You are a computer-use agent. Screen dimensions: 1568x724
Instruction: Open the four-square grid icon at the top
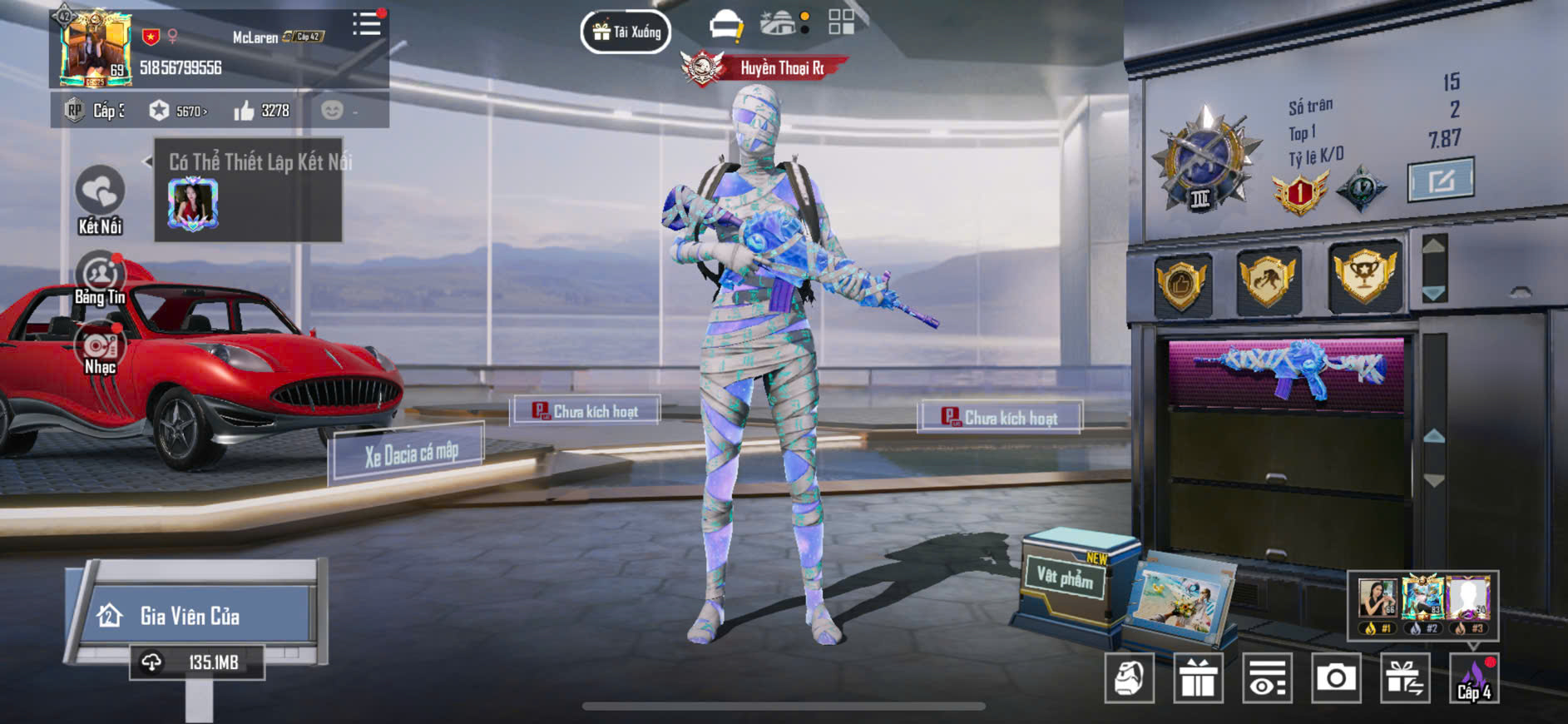(x=841, y=22)
